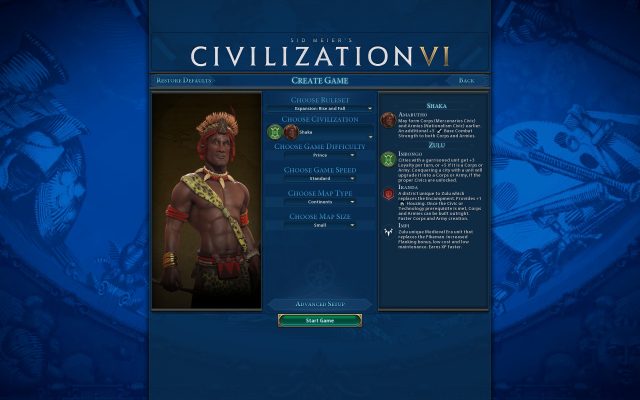
Task: Open the Map Size dropdown
Action: 320,225
